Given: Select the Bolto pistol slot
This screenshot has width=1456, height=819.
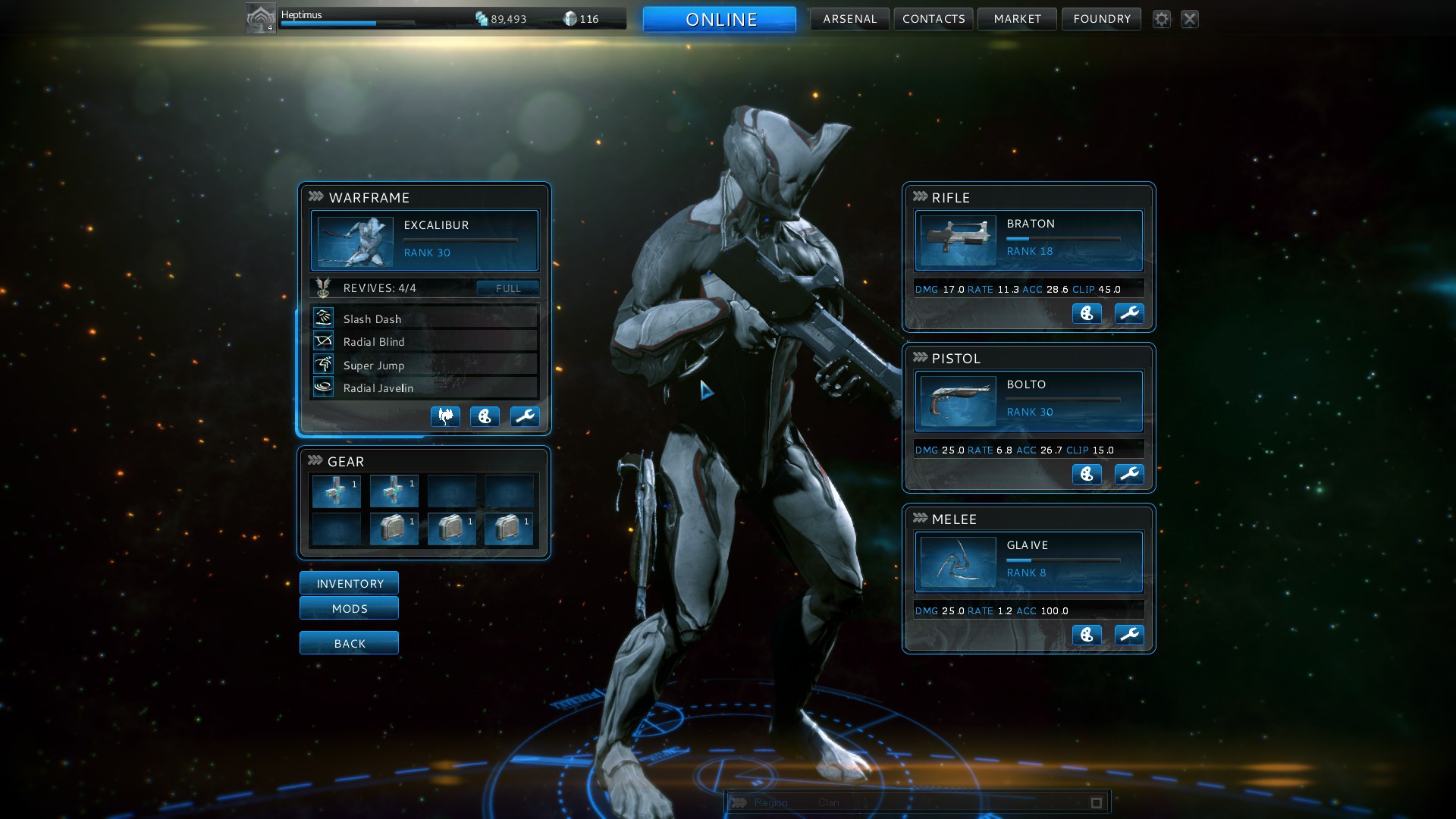Looking at the screenshot, I should (x=1028, y=401).
